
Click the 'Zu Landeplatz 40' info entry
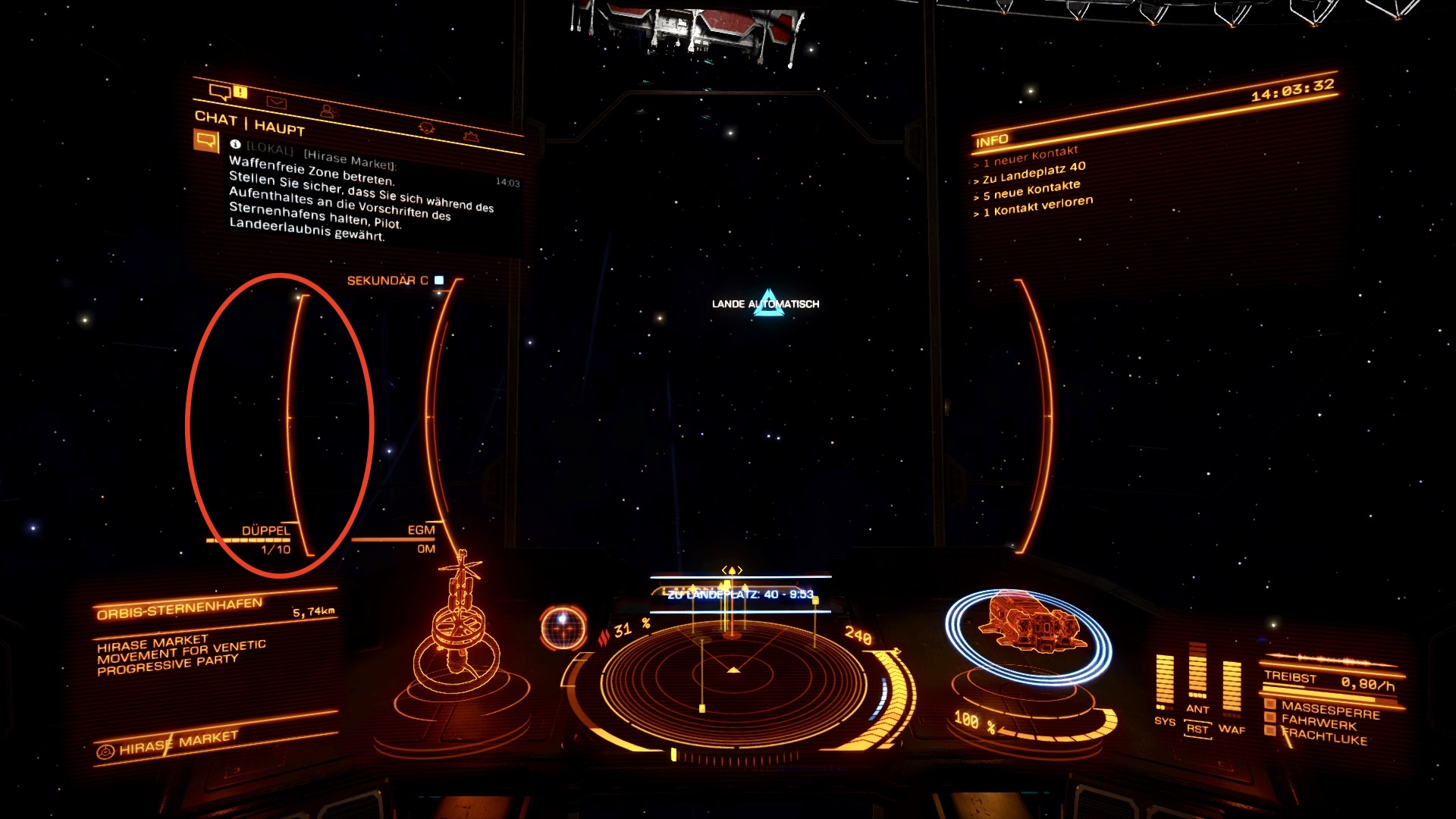tap(1034, 173)
